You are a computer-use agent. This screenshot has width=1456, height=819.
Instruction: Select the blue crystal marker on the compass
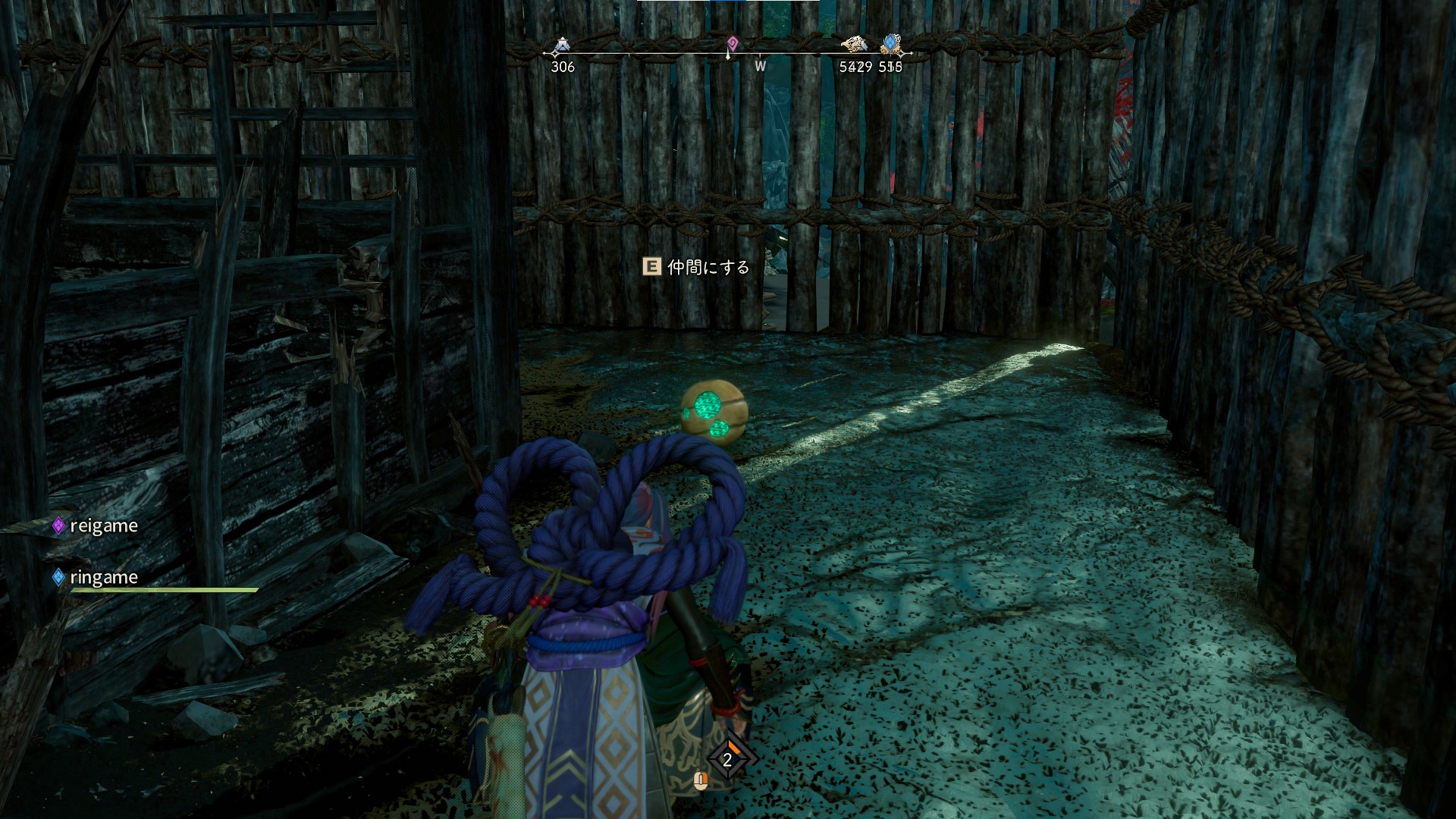coord(891,45)
